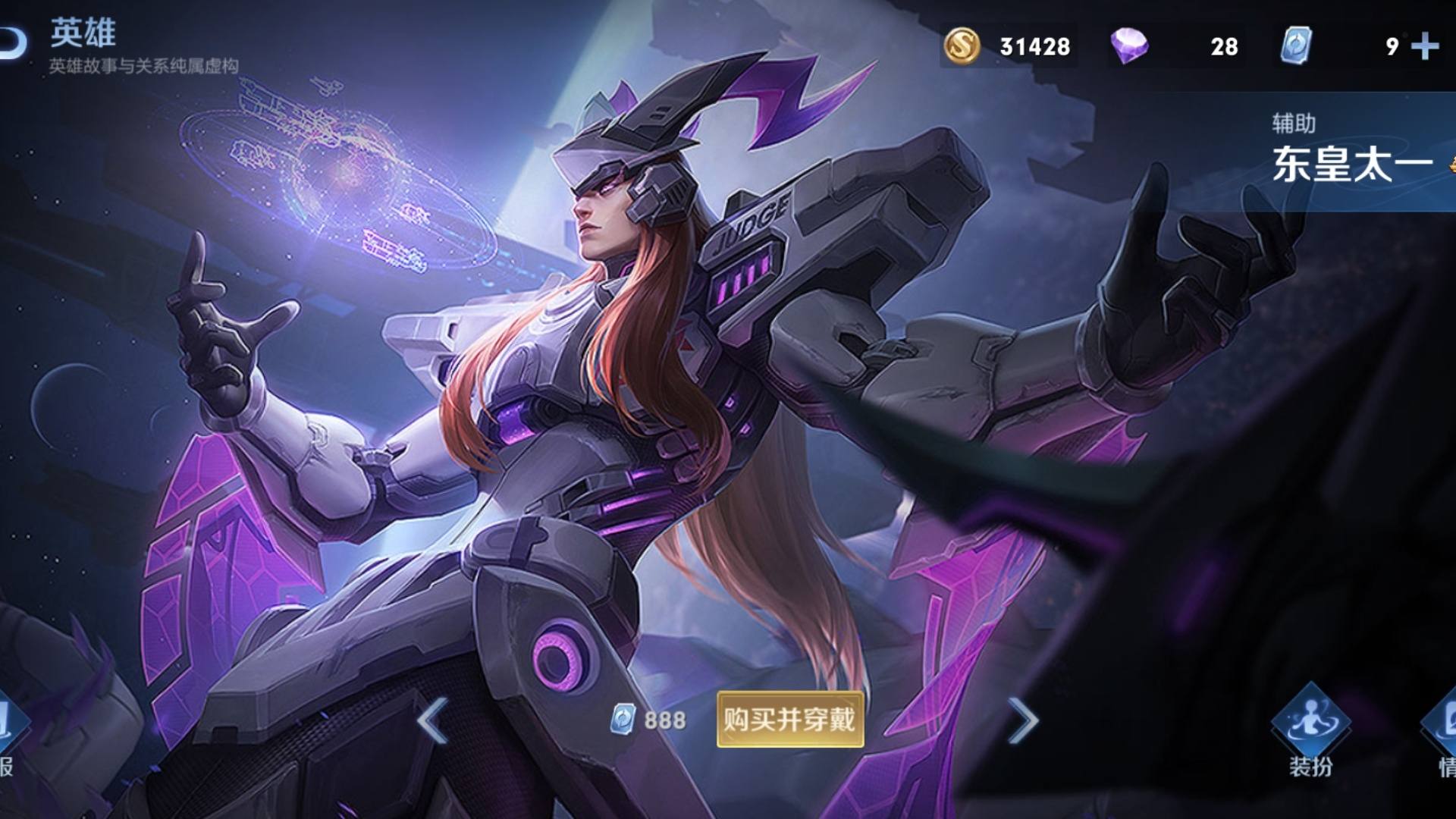Show the previous skin with left arrow
The width and height of the screenshot is (1456, 819).
(x=432, y=720)
